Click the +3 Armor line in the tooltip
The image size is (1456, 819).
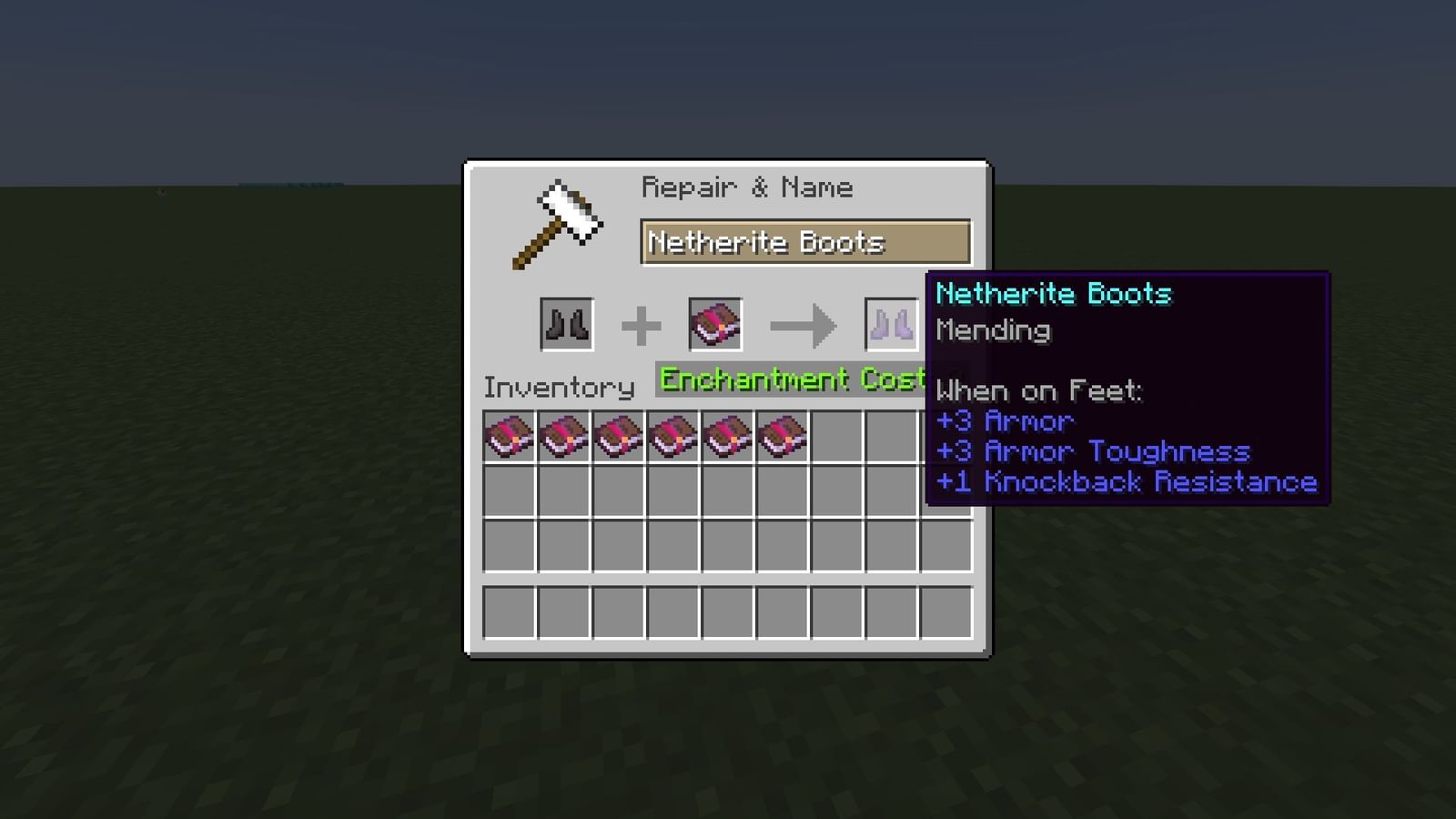point(1005,420)
